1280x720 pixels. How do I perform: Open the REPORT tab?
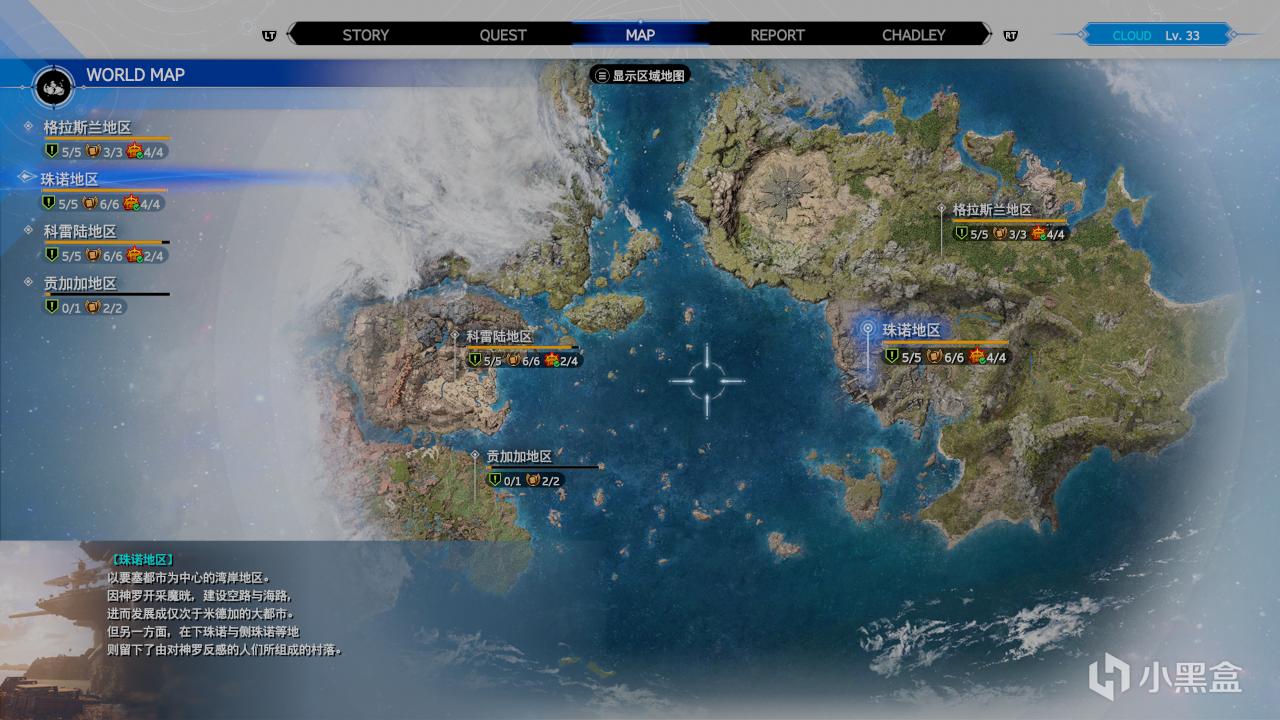[x=777, y=34]
